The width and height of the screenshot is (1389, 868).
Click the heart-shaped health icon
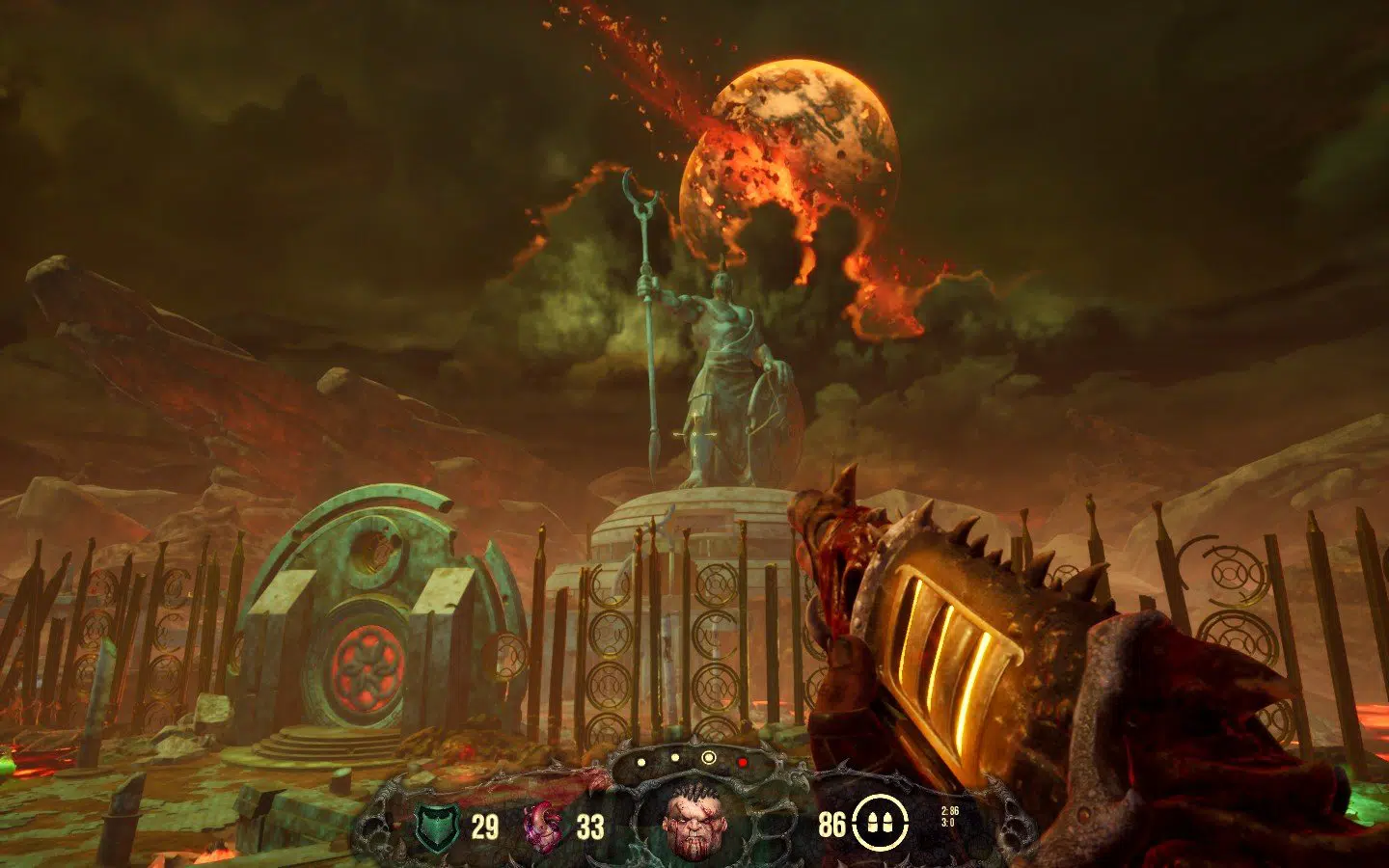tap(541, 825)
